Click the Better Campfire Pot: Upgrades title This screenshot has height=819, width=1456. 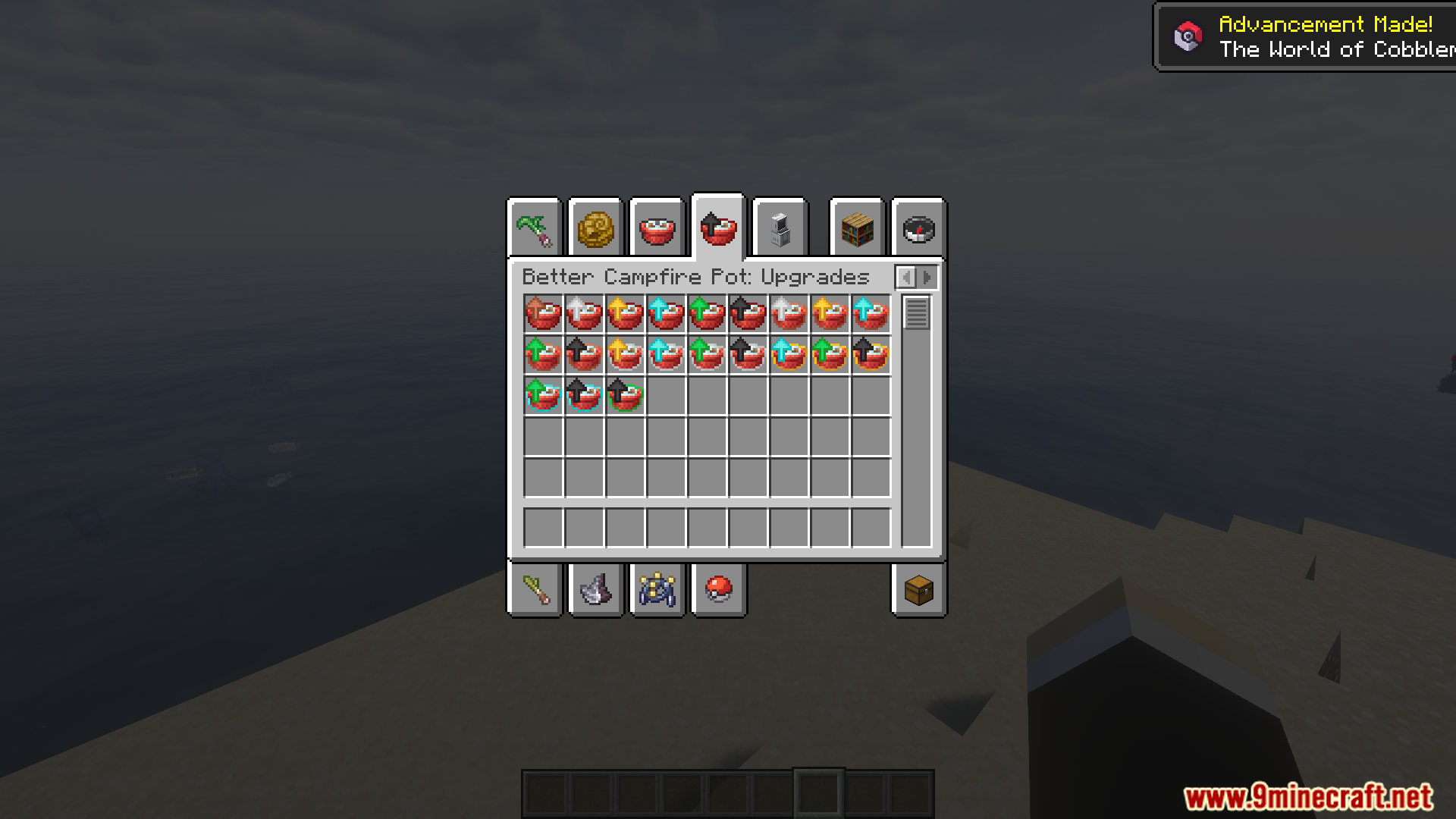click(x=695, y=277)
